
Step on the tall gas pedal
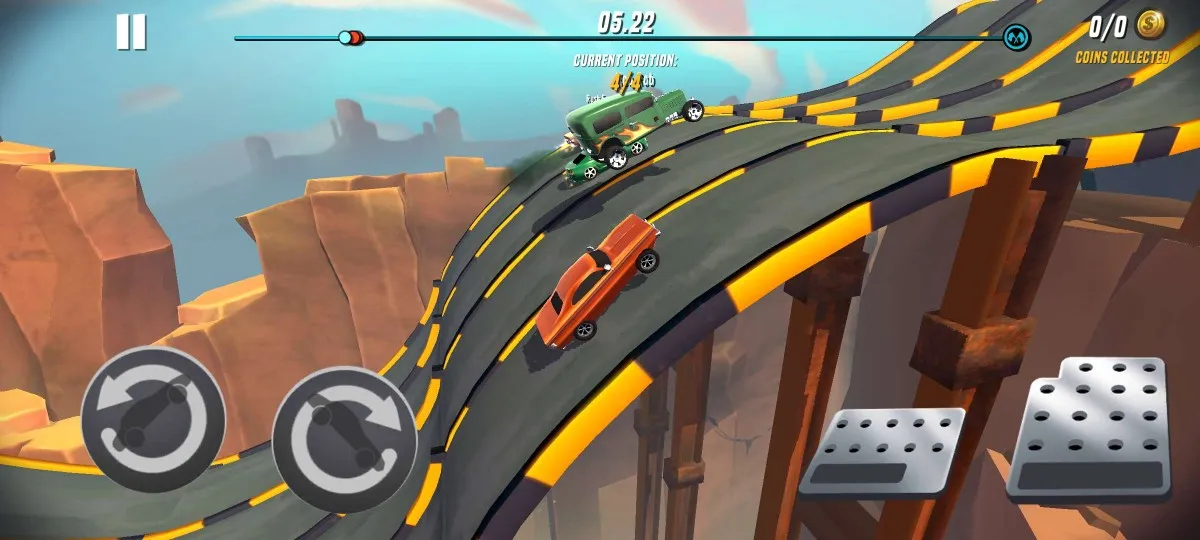pyautogui.click(x=1089, y=429)
